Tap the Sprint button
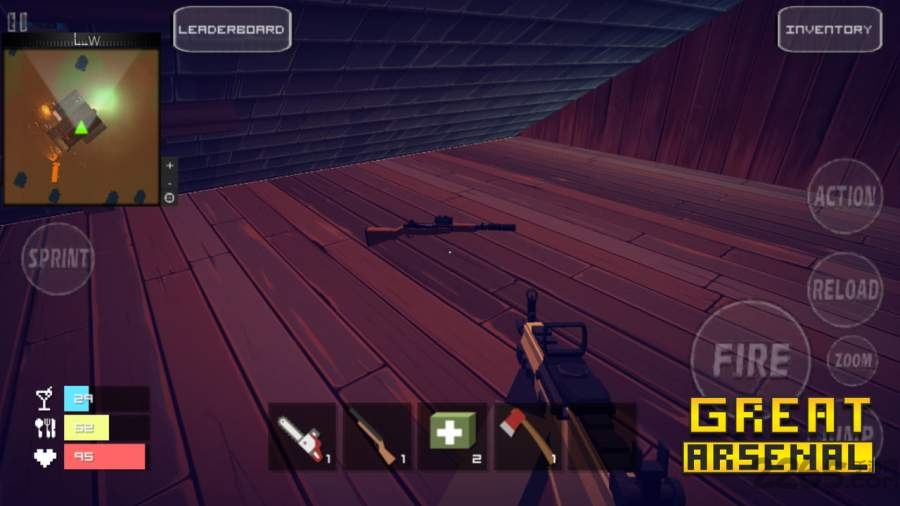 [x=58, y=258]
